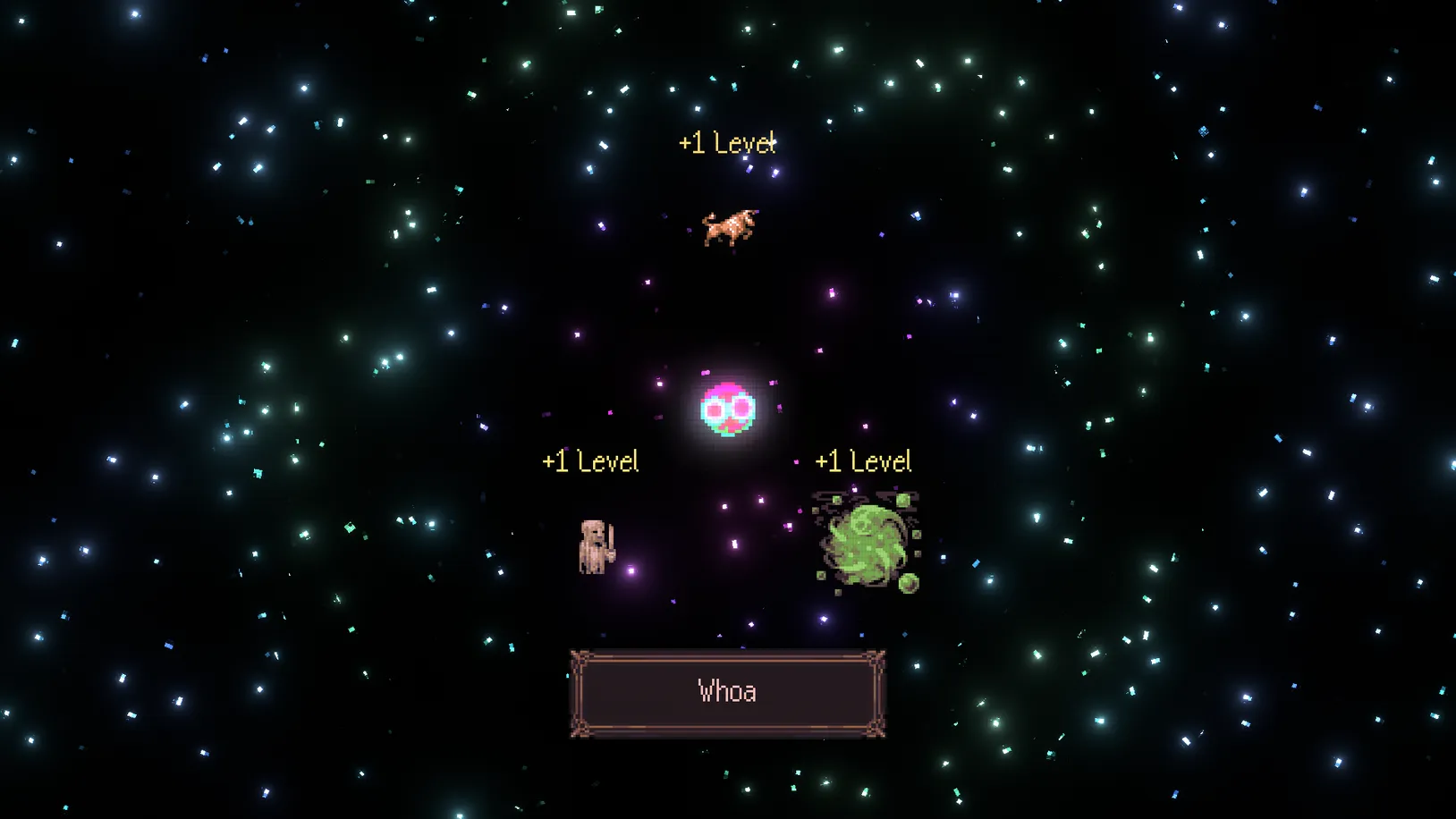The image size is (1456, 819).
Task: Click the '+1 Level' label above the bull
Action: 725,141
